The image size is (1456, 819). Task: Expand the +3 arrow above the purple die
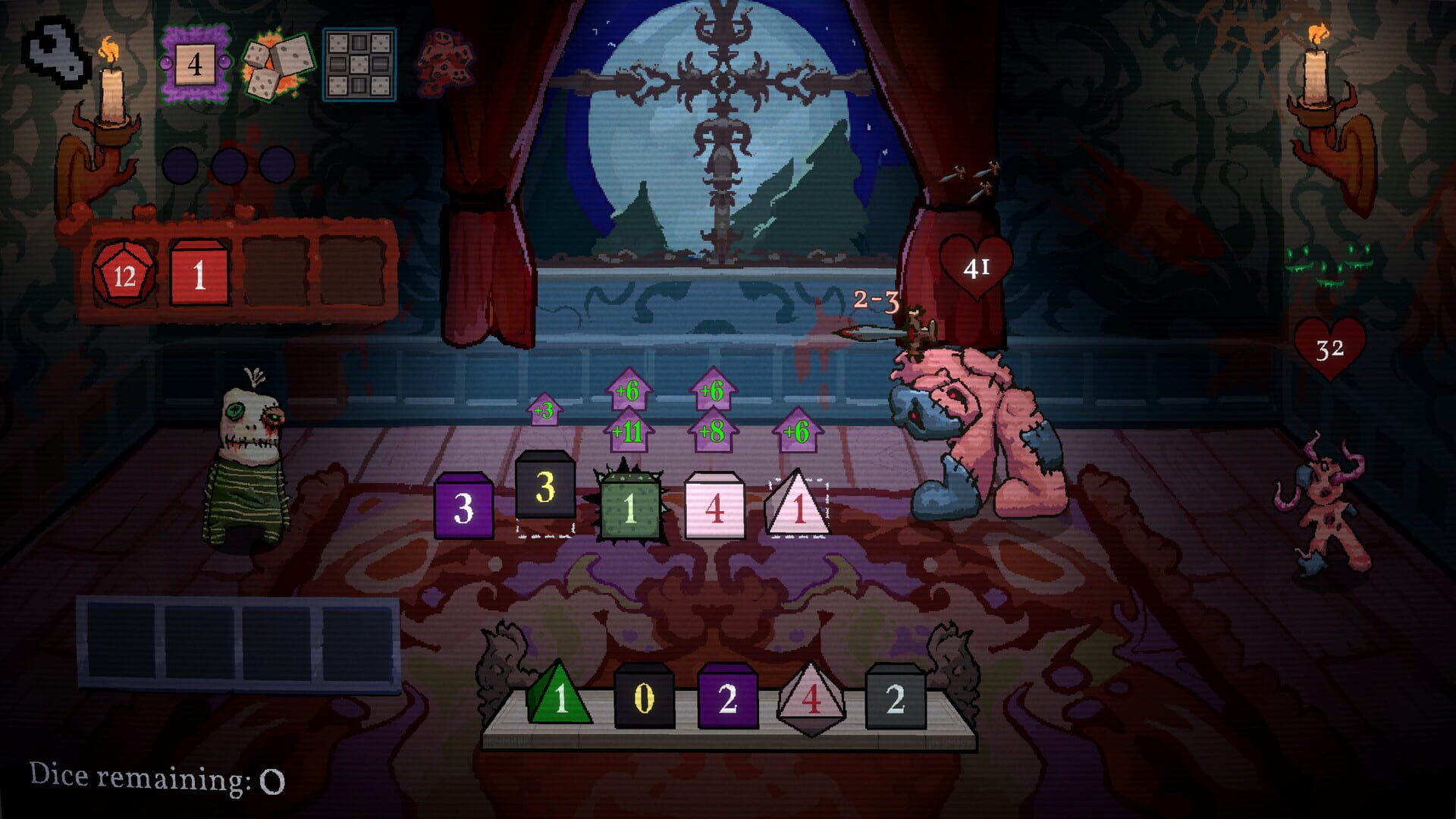click(544, 409)
